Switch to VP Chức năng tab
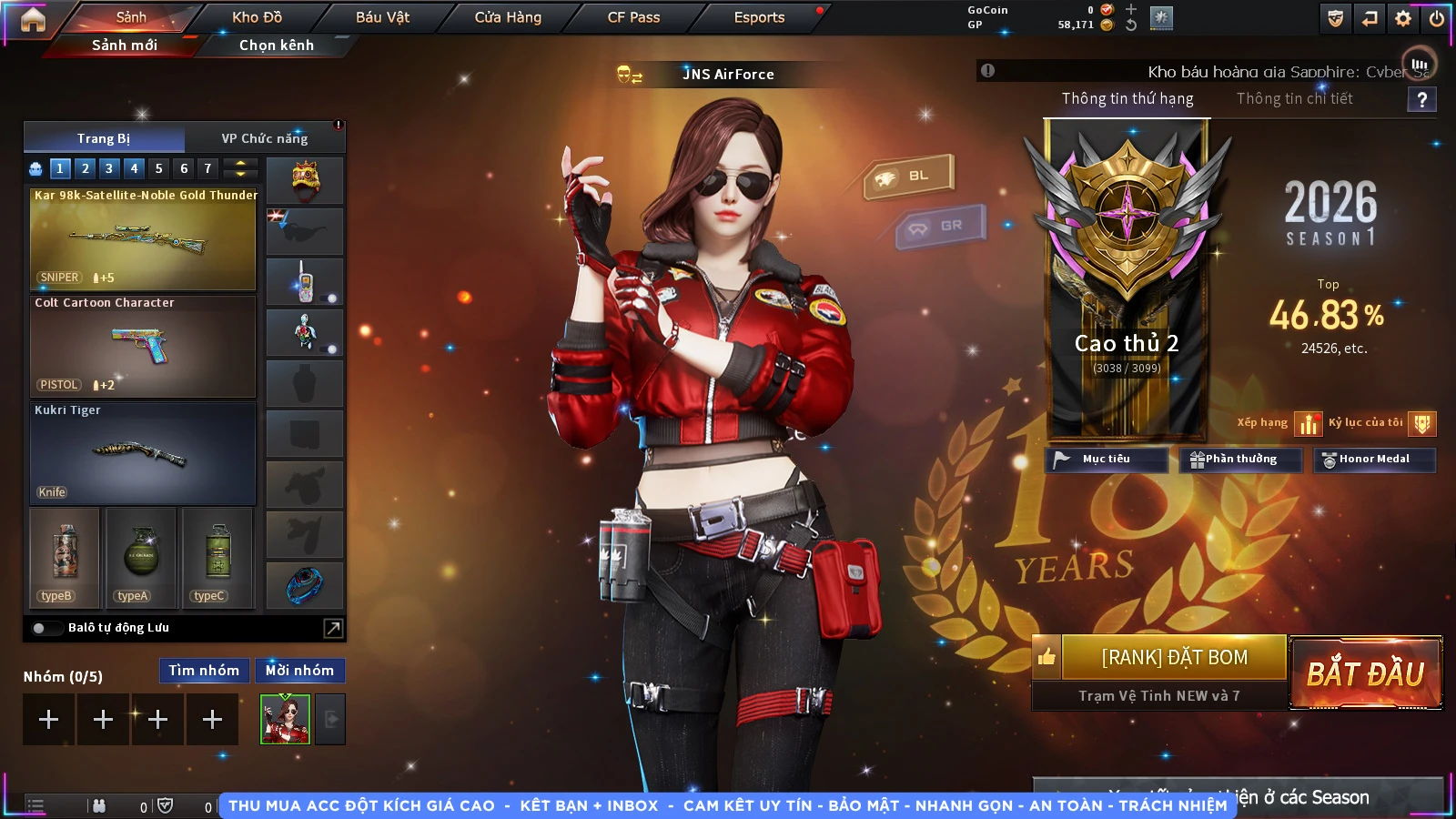 (265, 138)
